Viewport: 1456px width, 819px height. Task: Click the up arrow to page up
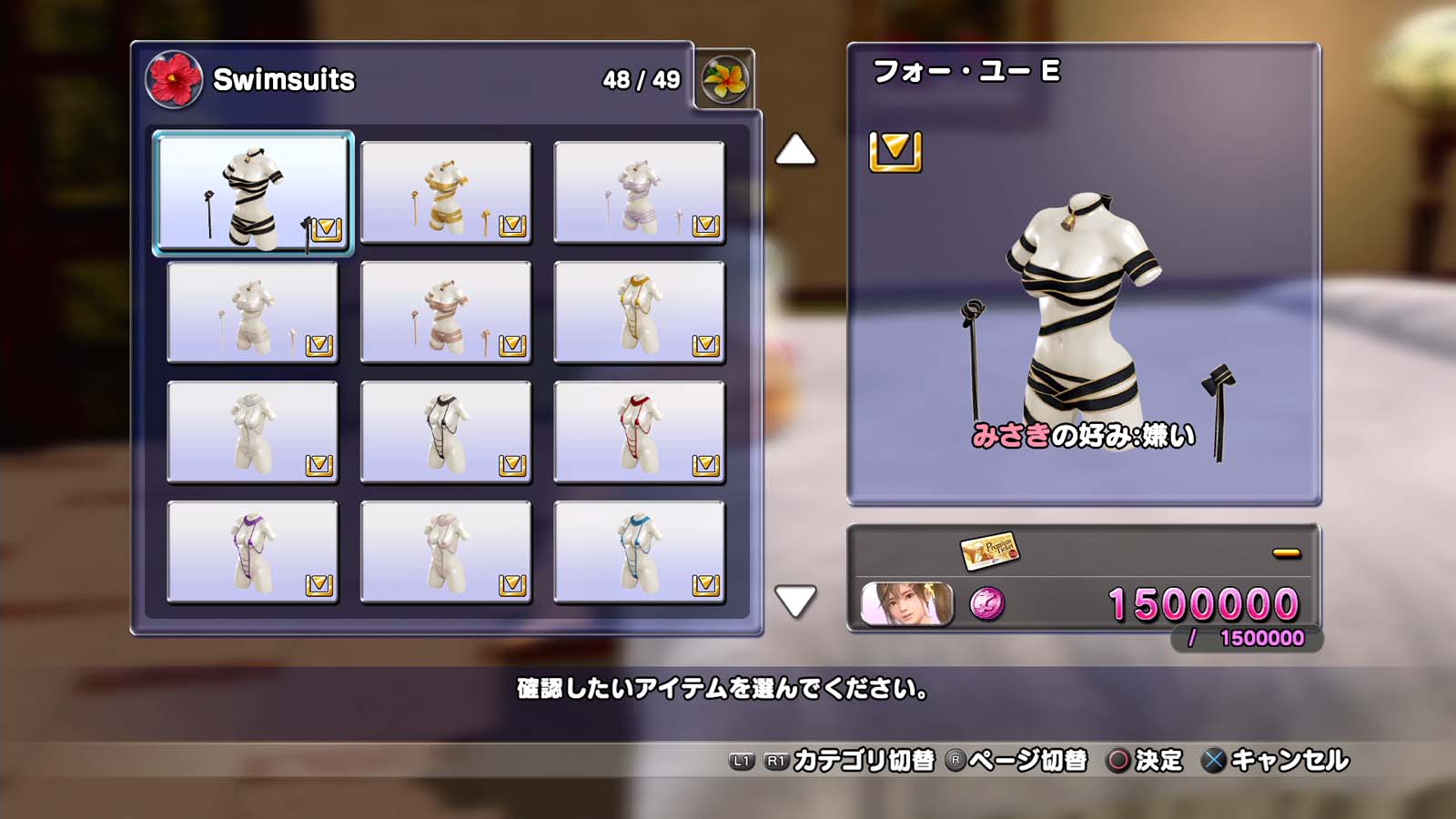[795, 150]
